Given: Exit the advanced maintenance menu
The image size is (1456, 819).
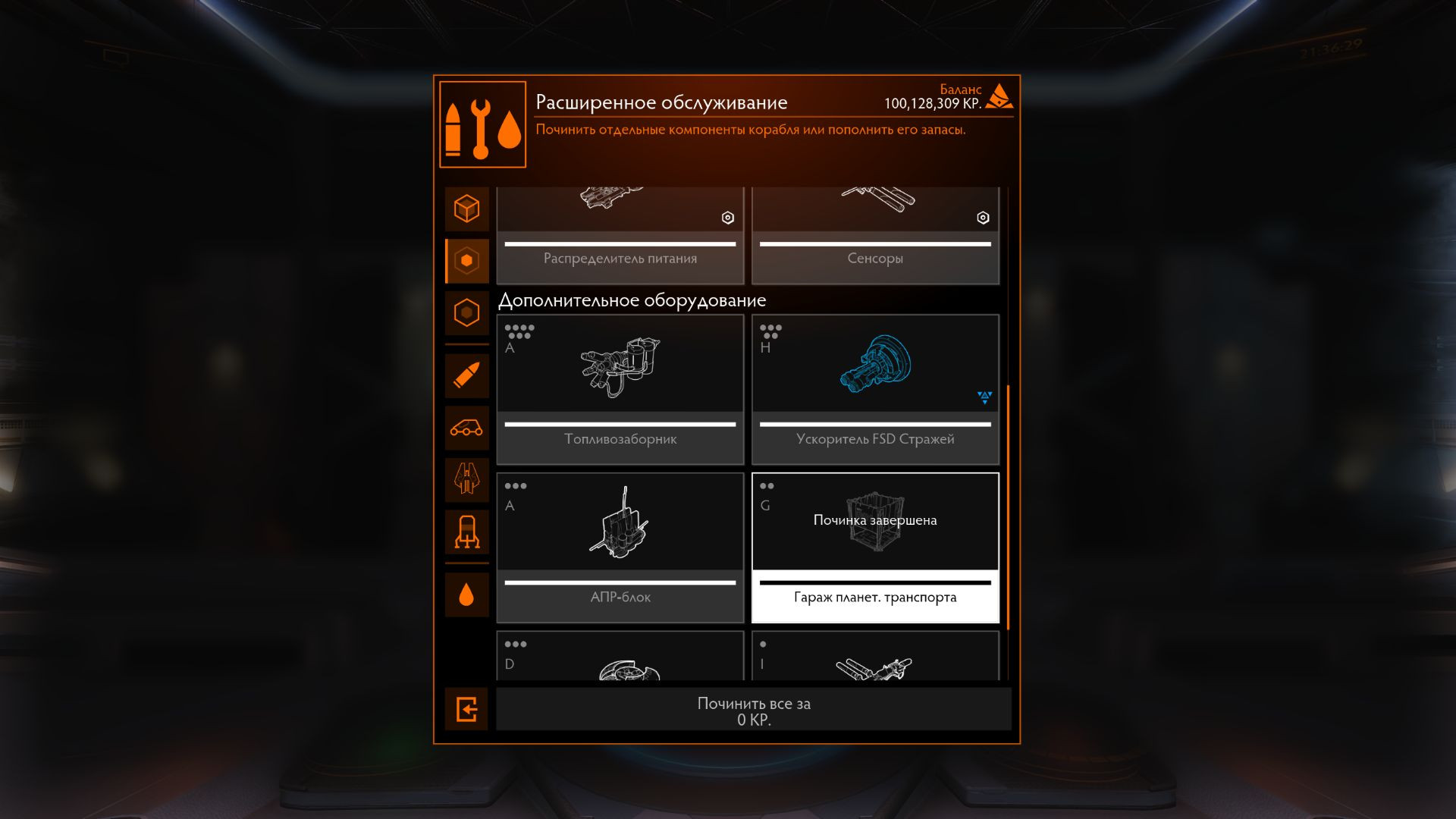Looking at the screenshot, I should pyautogui.click(x=466, y=710).
